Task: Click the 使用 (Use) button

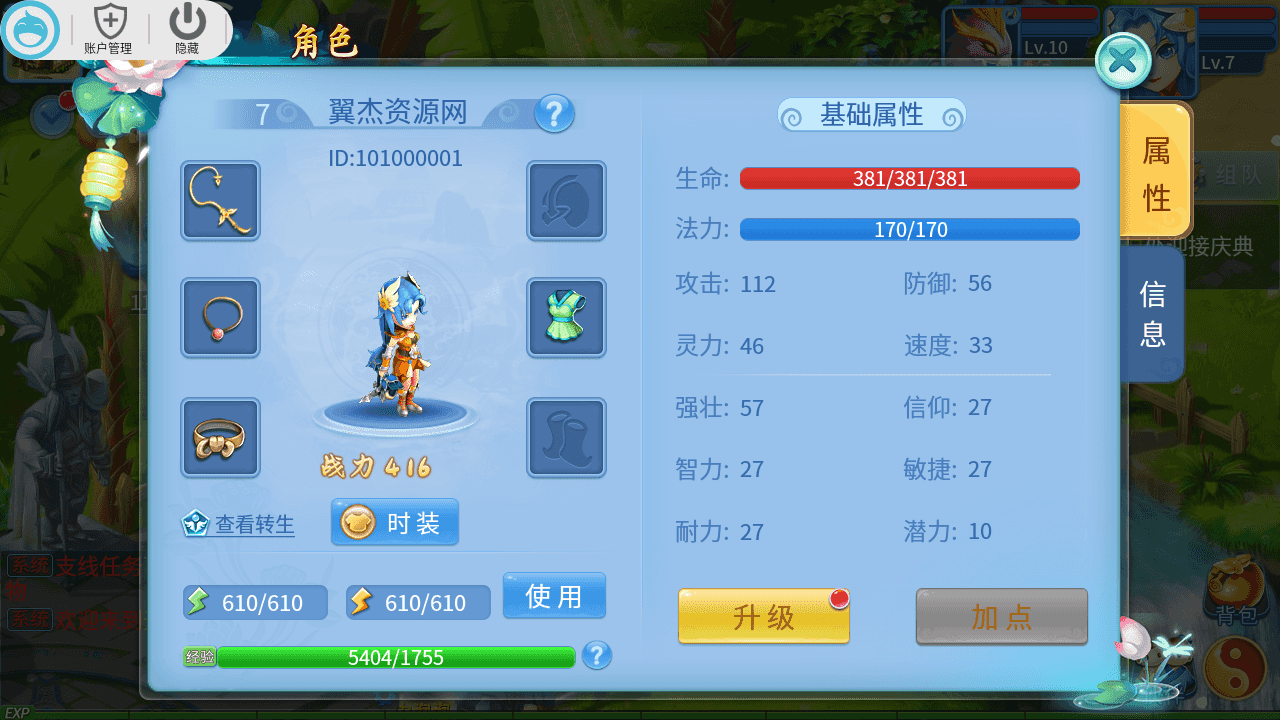Action: 554,595
